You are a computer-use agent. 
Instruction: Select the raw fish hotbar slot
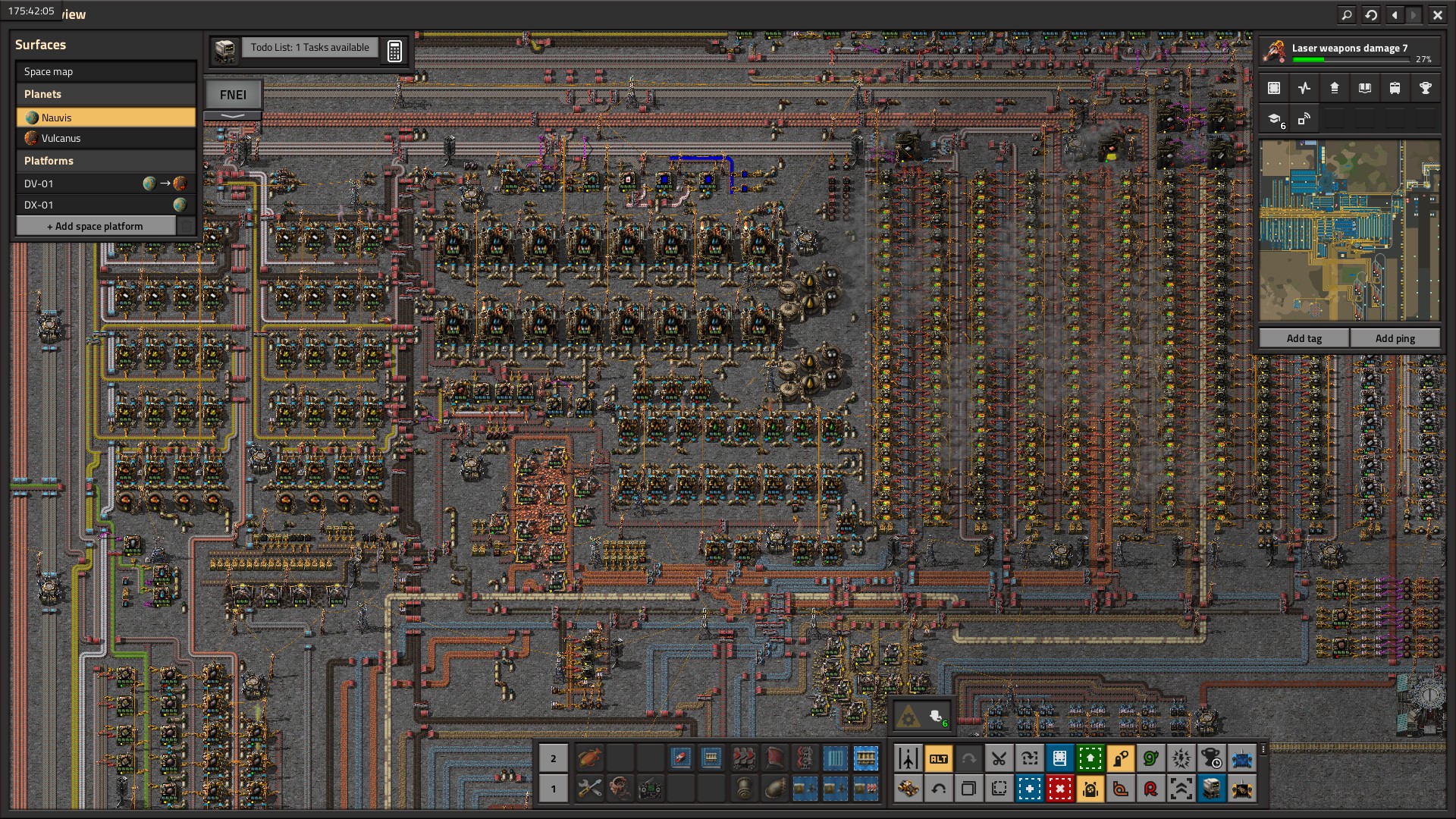[x=589, y=758]
